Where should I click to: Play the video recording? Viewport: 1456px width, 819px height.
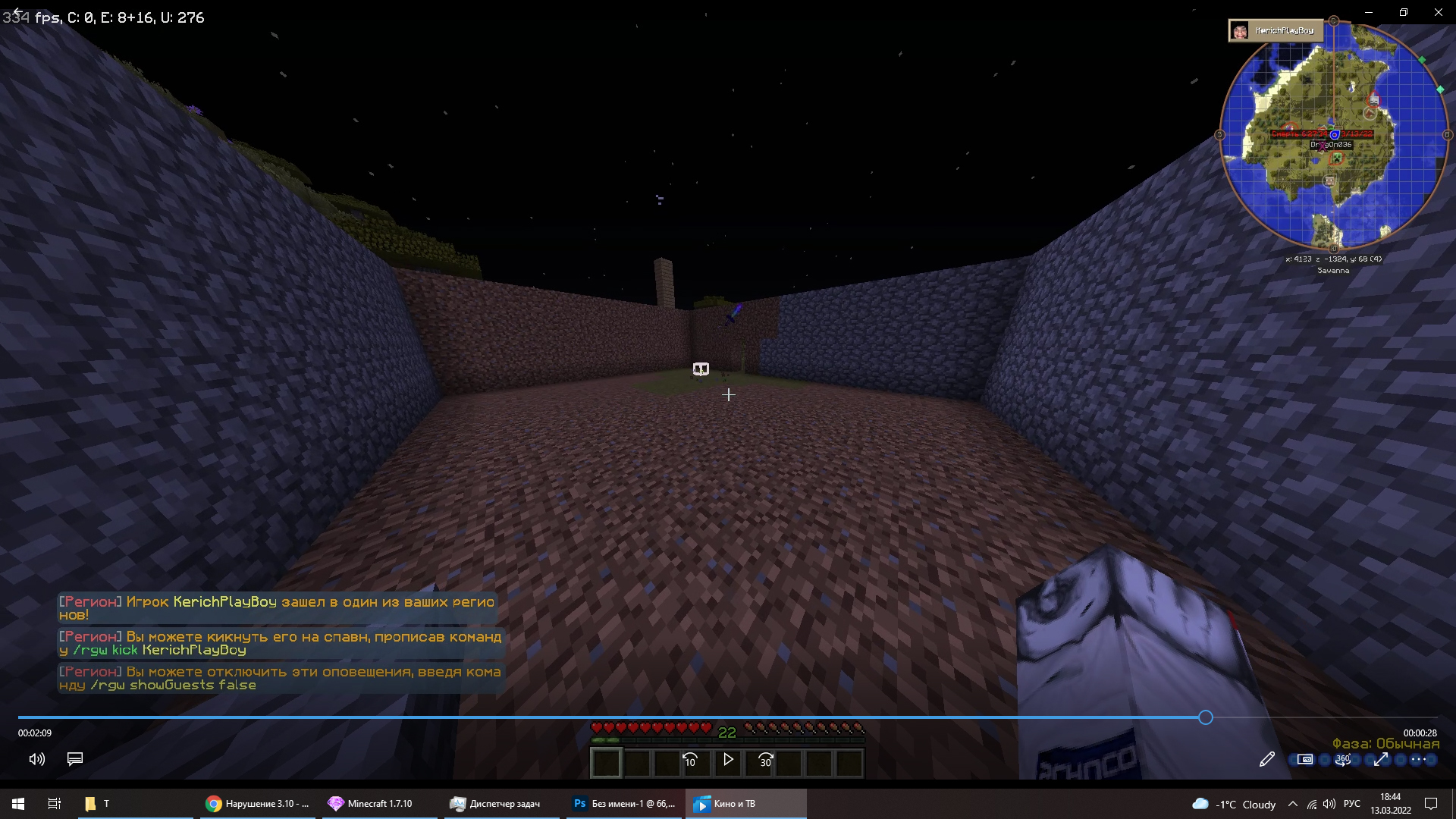[x=728, y=759]
